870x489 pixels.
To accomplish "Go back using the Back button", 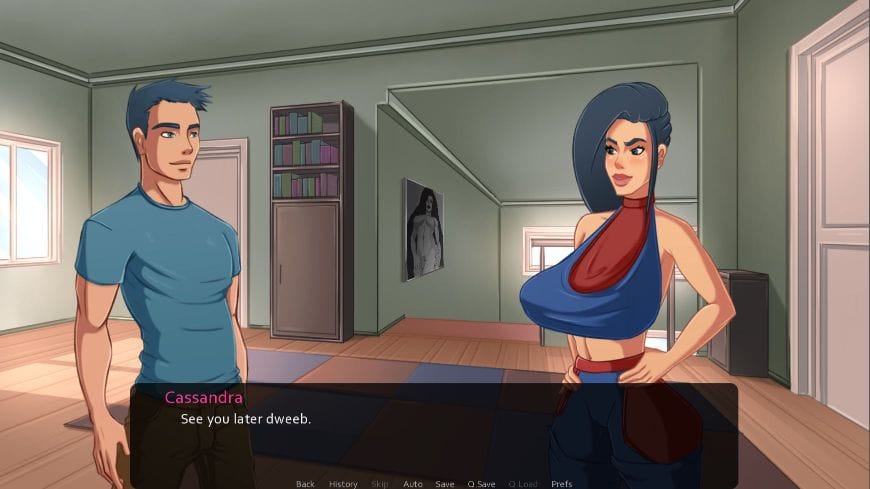I will click(305, 484).
